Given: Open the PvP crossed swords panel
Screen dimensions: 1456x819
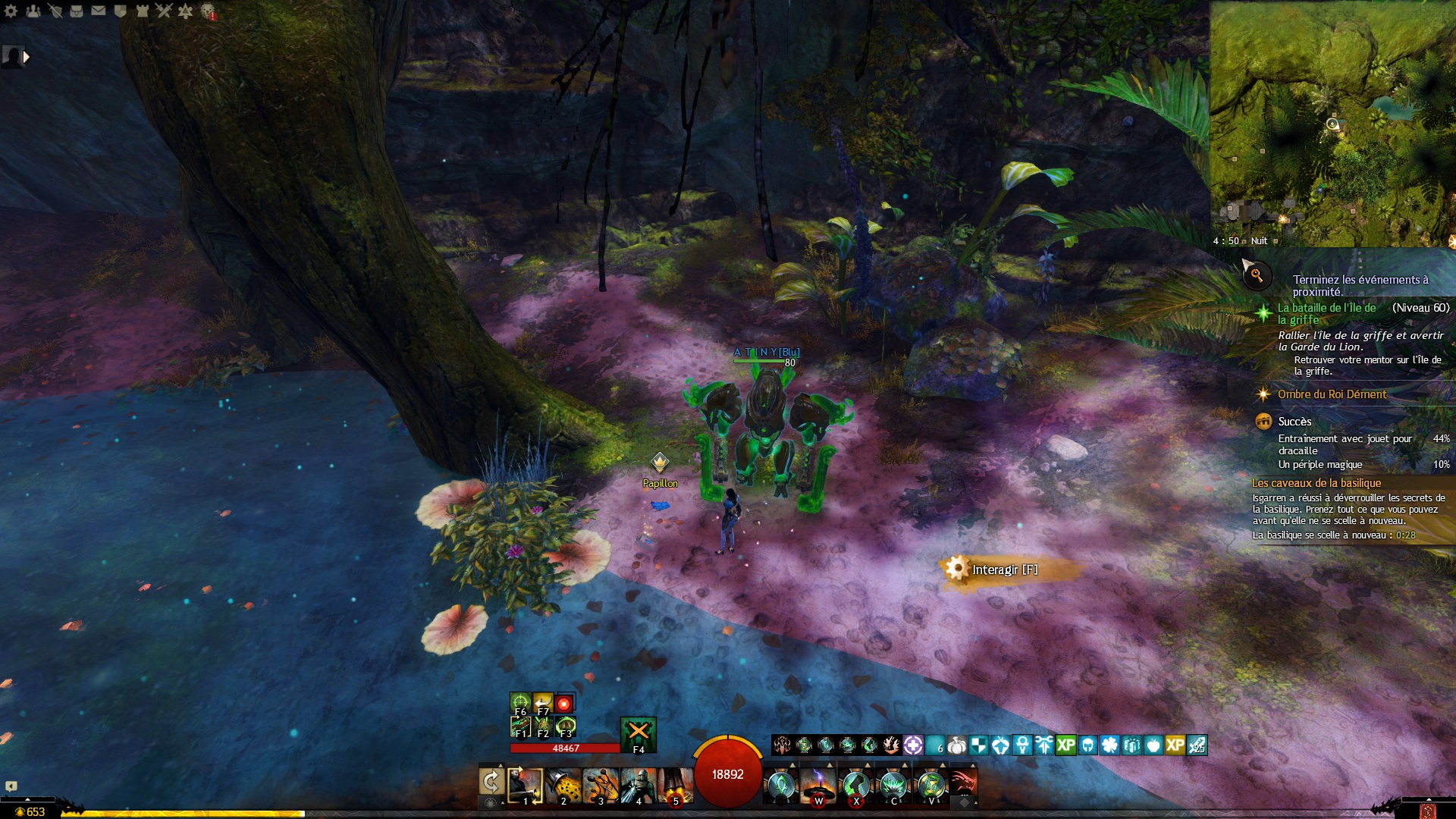Looking at the screenshot, I should click(x=164, y=11).
